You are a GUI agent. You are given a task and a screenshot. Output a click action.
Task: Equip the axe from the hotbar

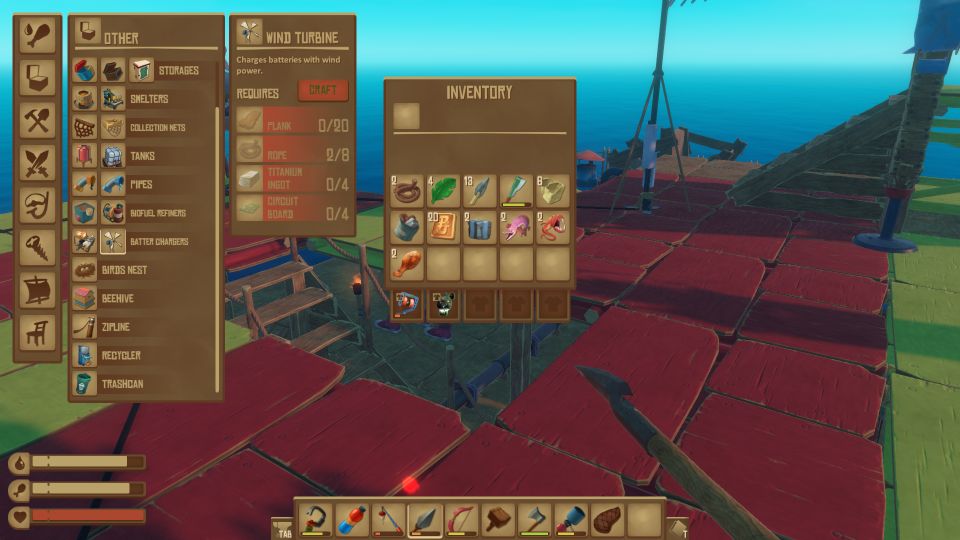point(533,519)
